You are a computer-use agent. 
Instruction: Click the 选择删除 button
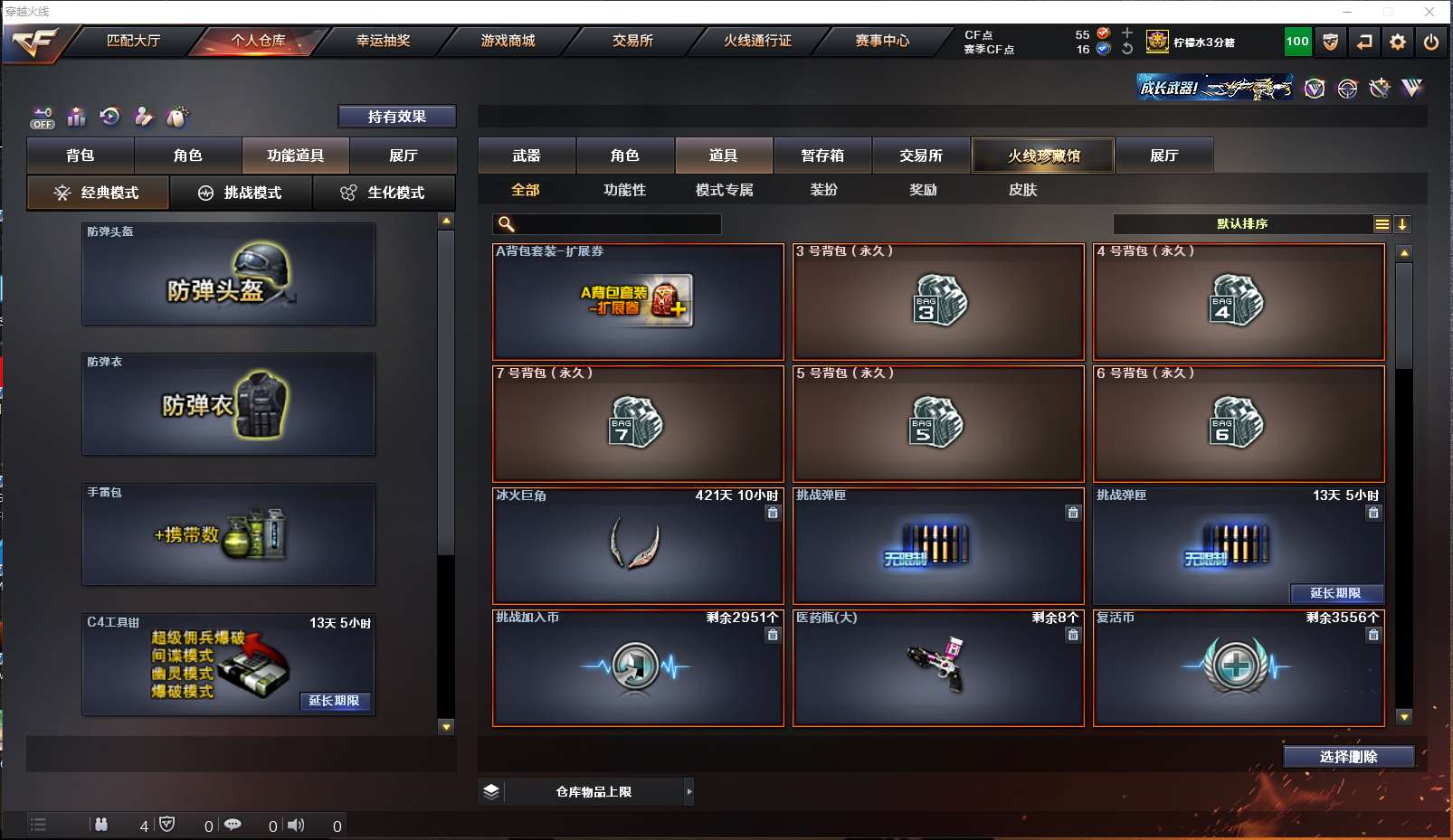click(x=1348, y=757)
